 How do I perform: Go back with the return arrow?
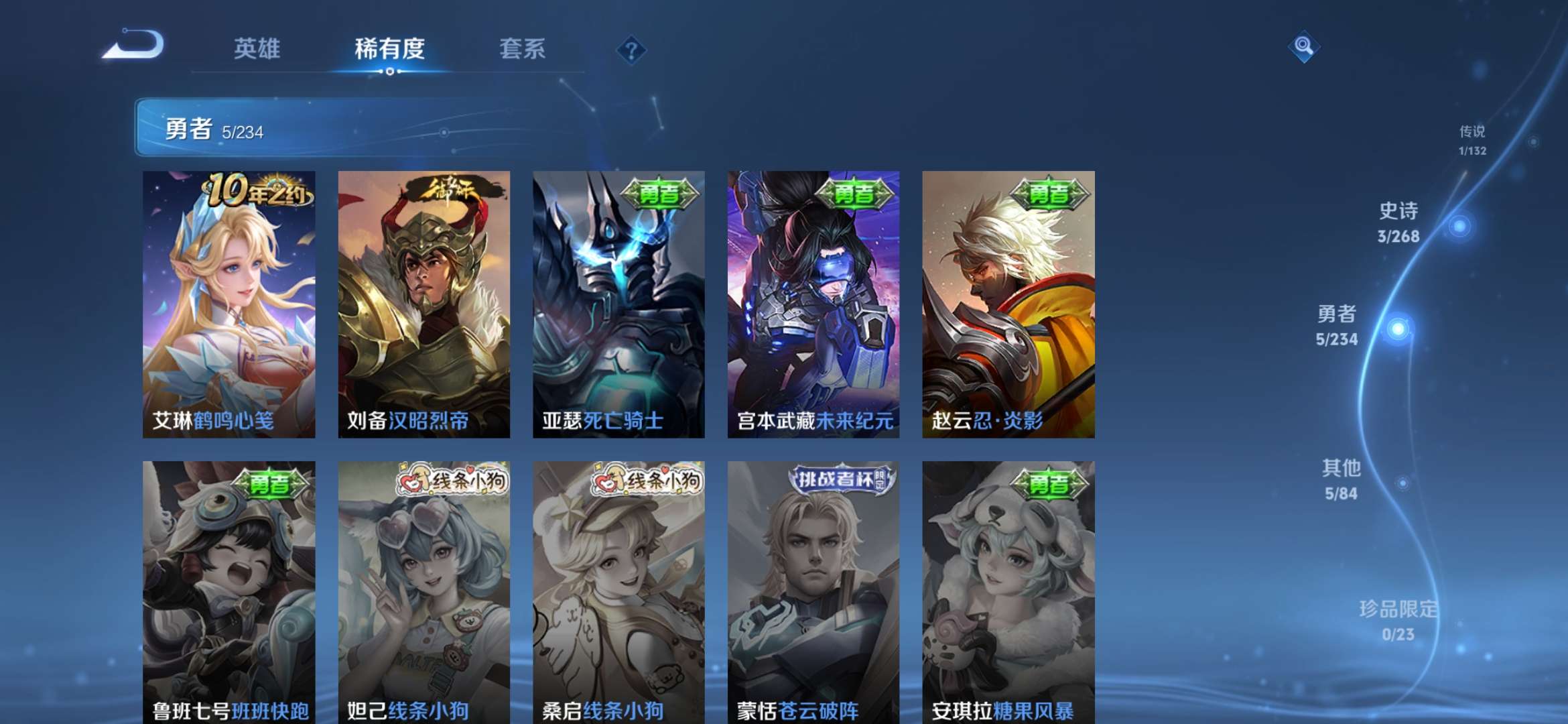(x=134, y=46)
